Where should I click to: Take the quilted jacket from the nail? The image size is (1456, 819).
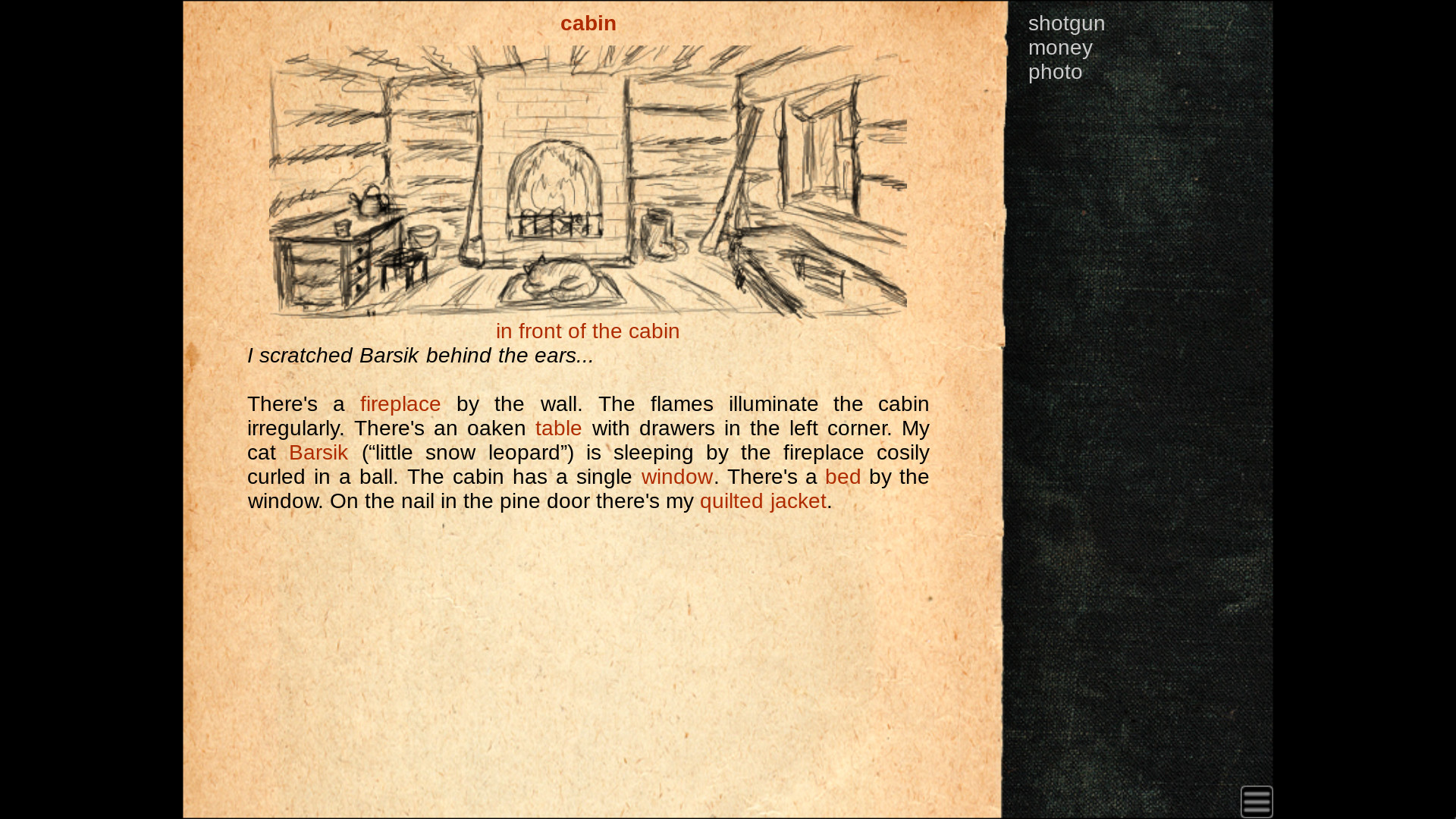(762, 501)
